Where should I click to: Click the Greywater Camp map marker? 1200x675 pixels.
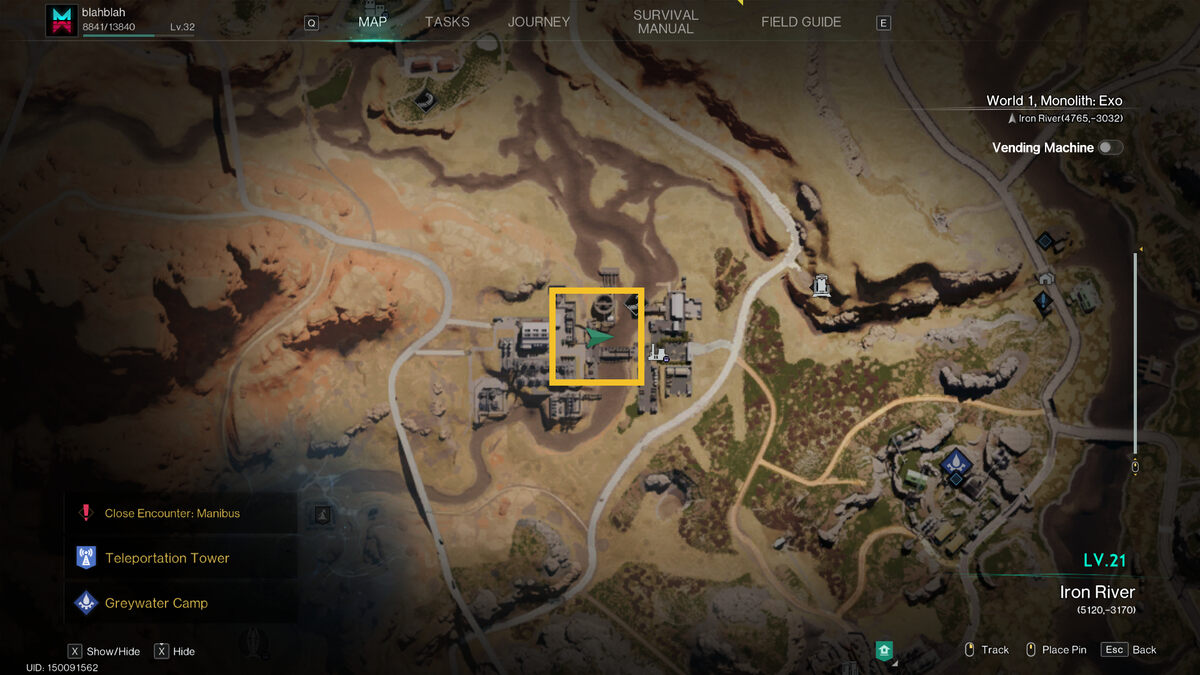[x=955, y=462]
